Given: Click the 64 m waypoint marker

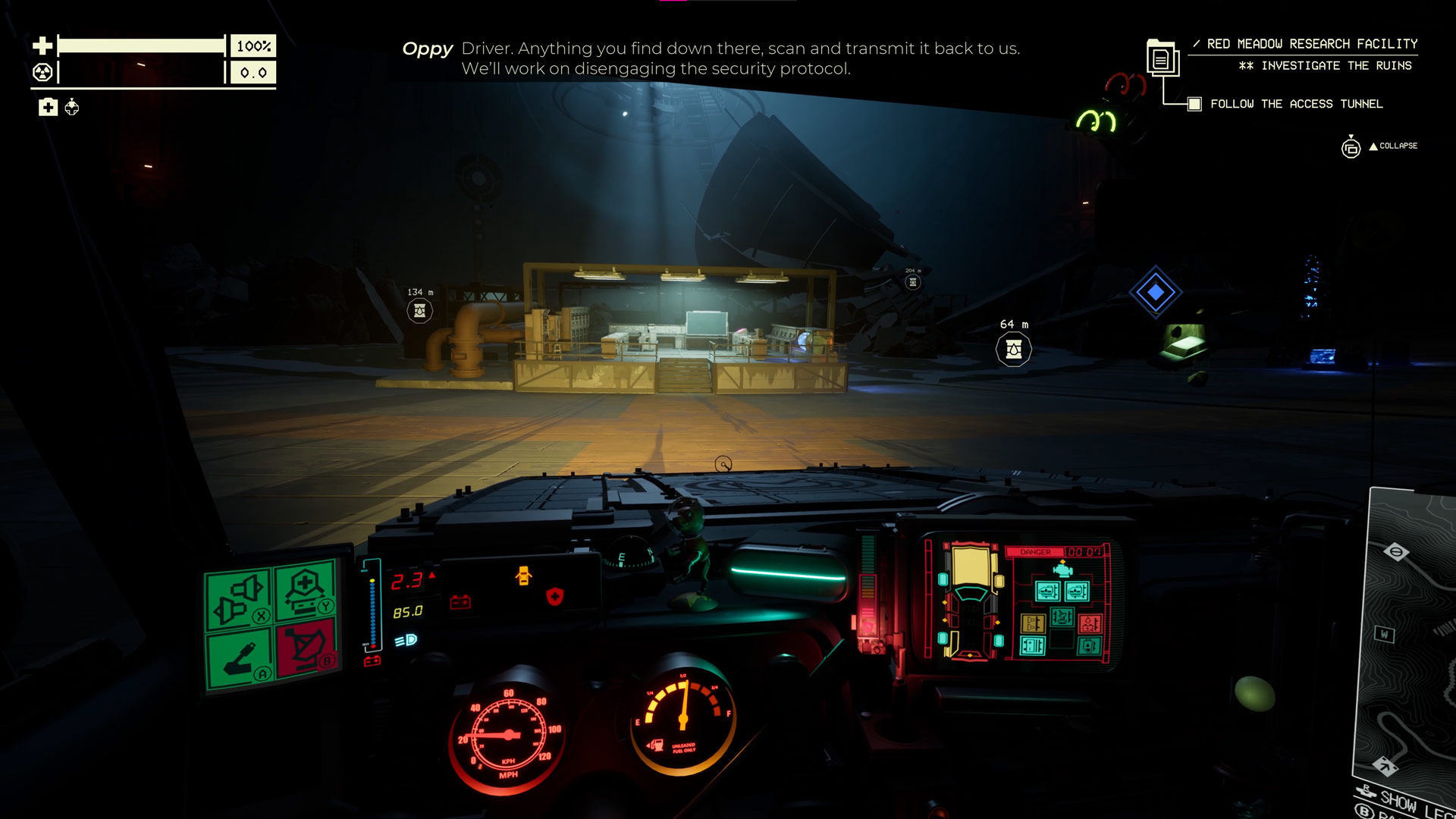Looking at the screenshot, I should click(x=1013, y=350).
